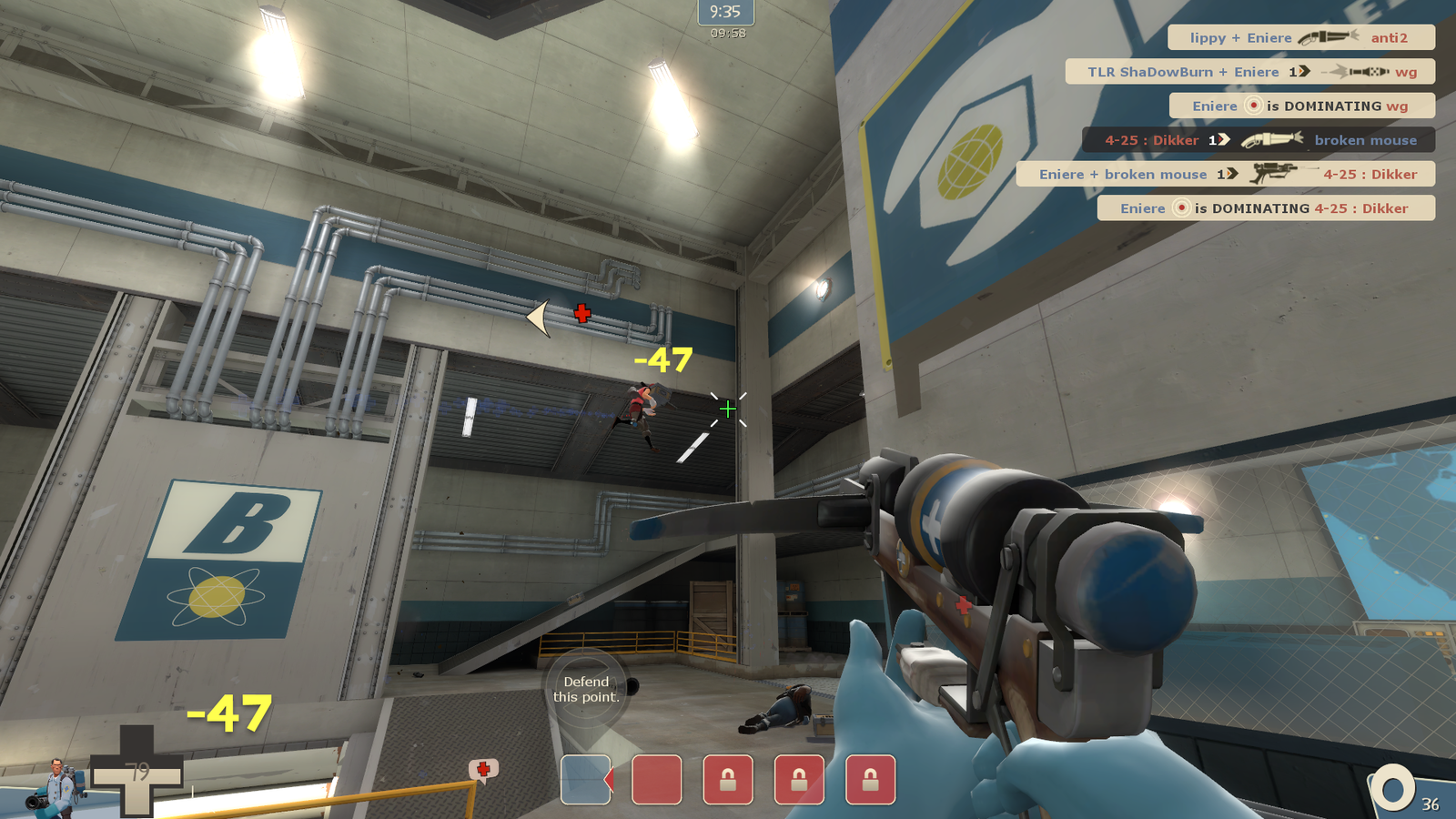Select the medic call speech bubble icon

483,771
